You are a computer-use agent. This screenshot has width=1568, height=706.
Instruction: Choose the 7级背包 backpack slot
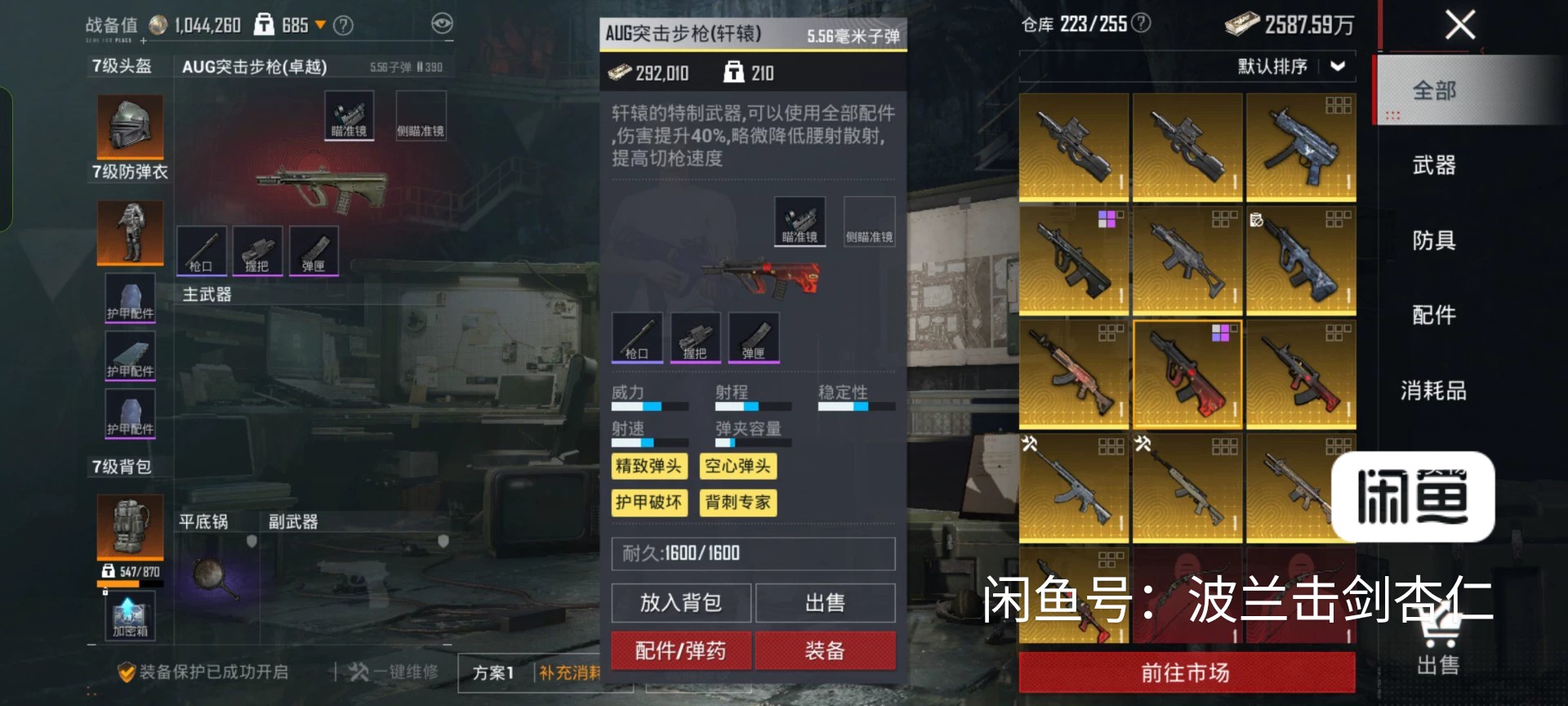130,526
